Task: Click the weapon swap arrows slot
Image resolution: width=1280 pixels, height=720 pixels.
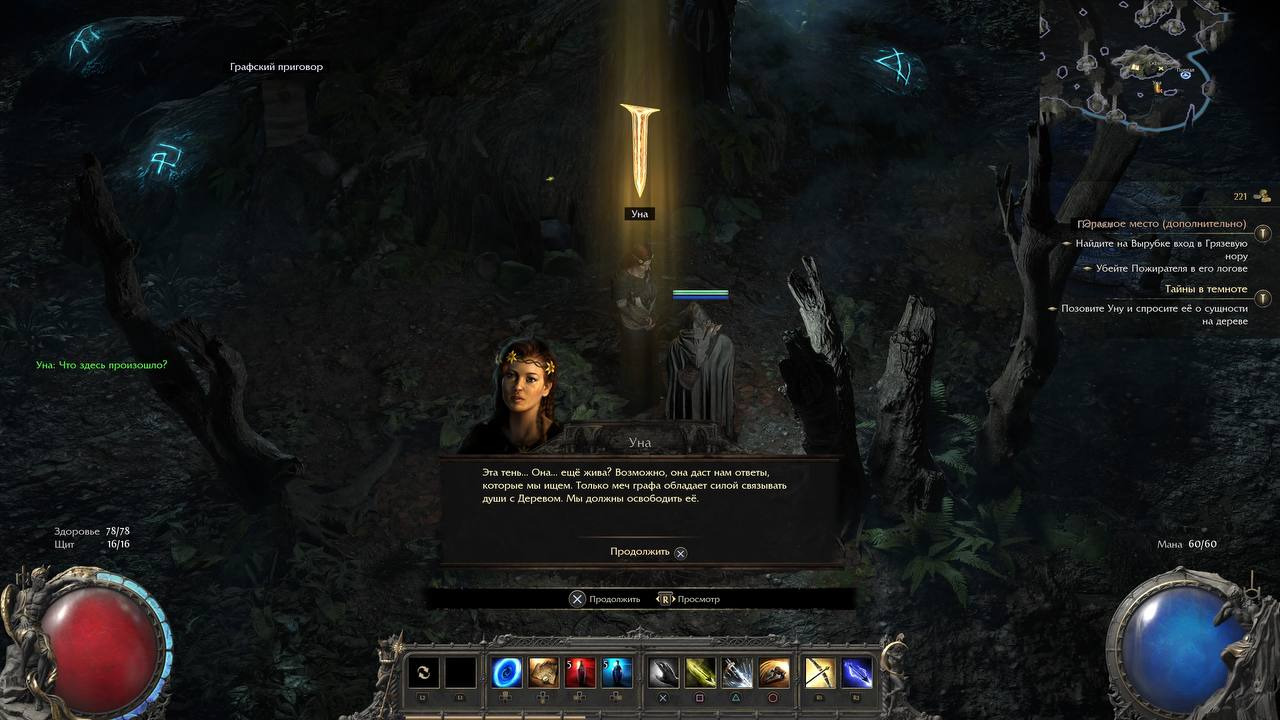Action: pos(423,673)
